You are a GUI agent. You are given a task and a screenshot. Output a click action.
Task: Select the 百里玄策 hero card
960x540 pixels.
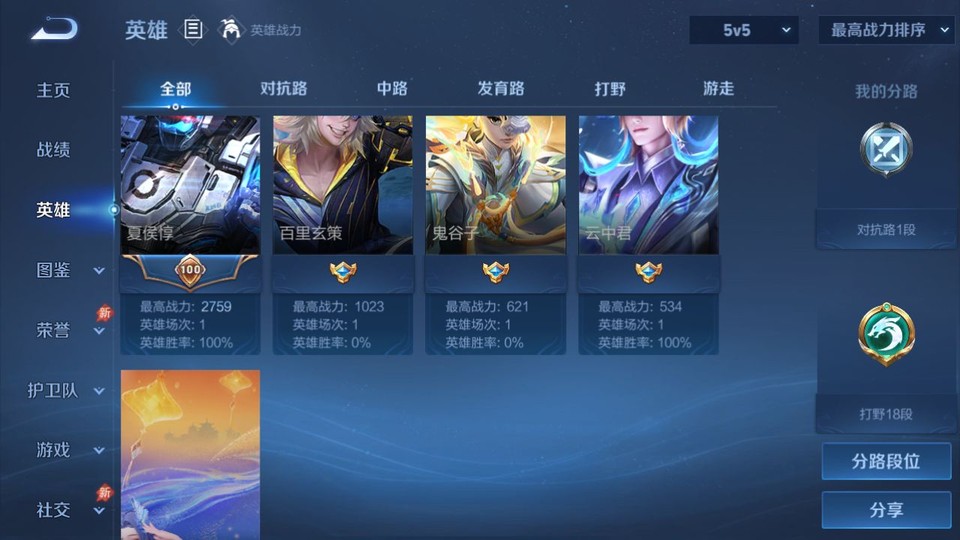(343, 186)
